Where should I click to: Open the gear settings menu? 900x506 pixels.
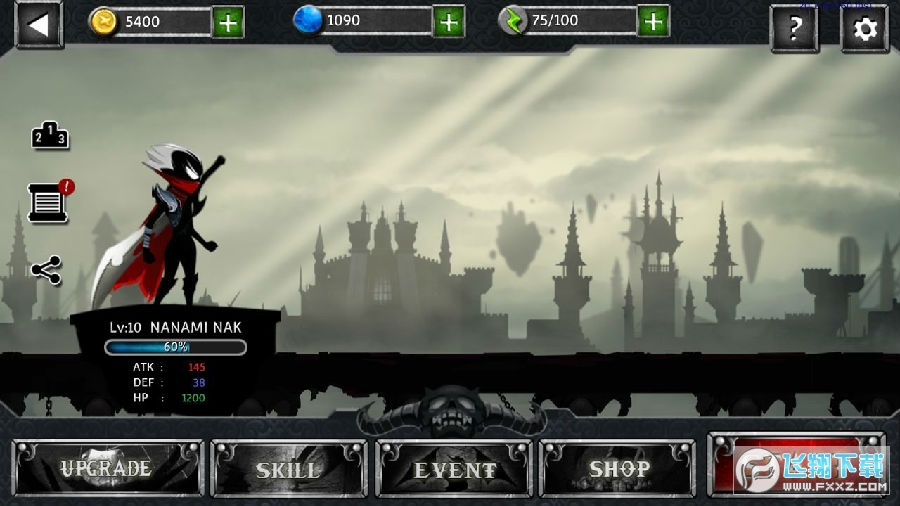[865, 28]
